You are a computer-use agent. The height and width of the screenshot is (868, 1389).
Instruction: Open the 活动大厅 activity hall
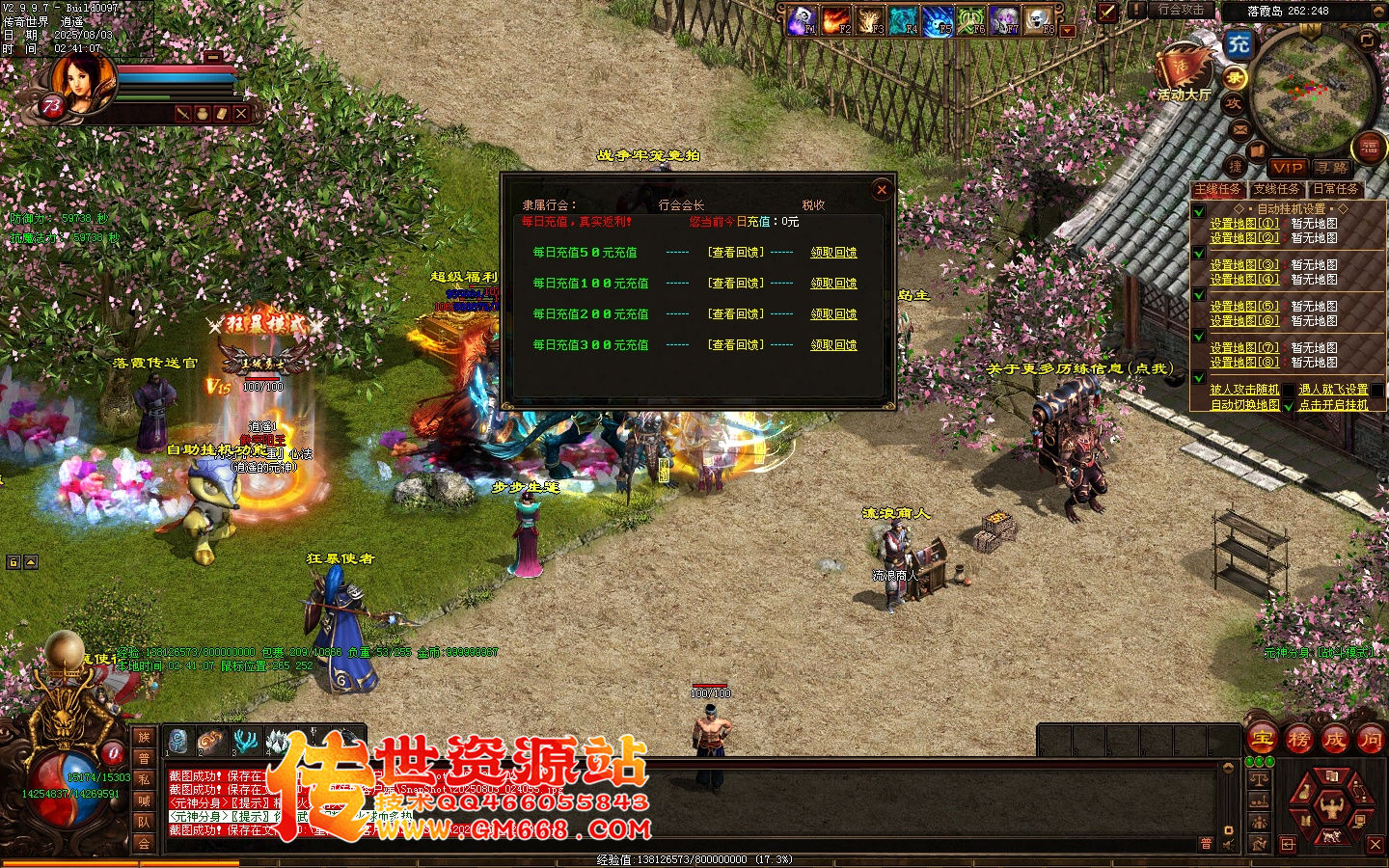pos(1184,73)
